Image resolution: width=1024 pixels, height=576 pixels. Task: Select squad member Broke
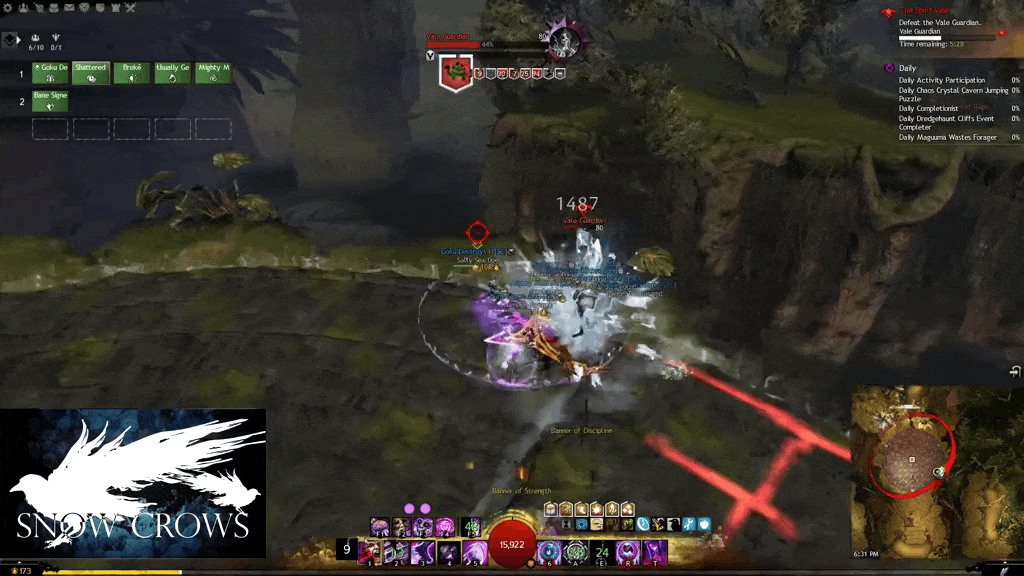[x=131, y=73]
